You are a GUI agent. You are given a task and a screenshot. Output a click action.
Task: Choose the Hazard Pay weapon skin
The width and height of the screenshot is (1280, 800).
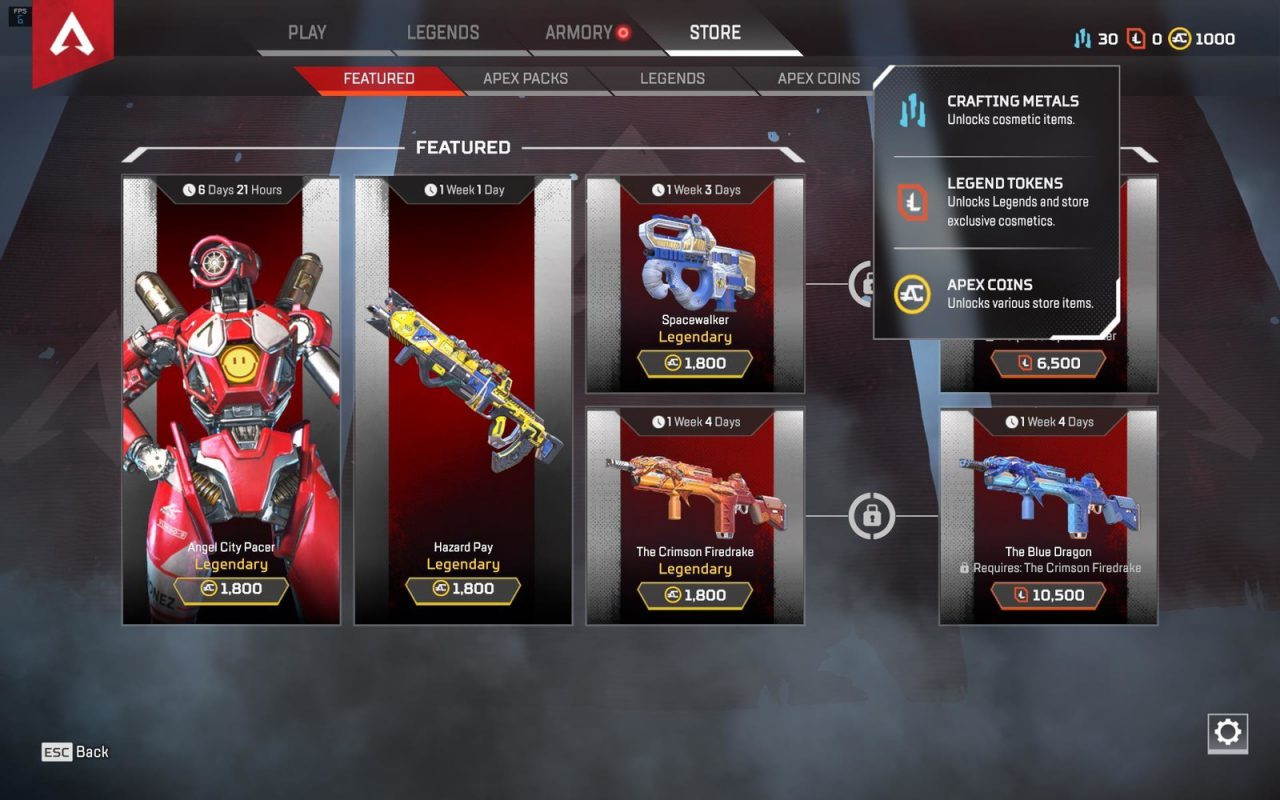[x=463, y=400]
